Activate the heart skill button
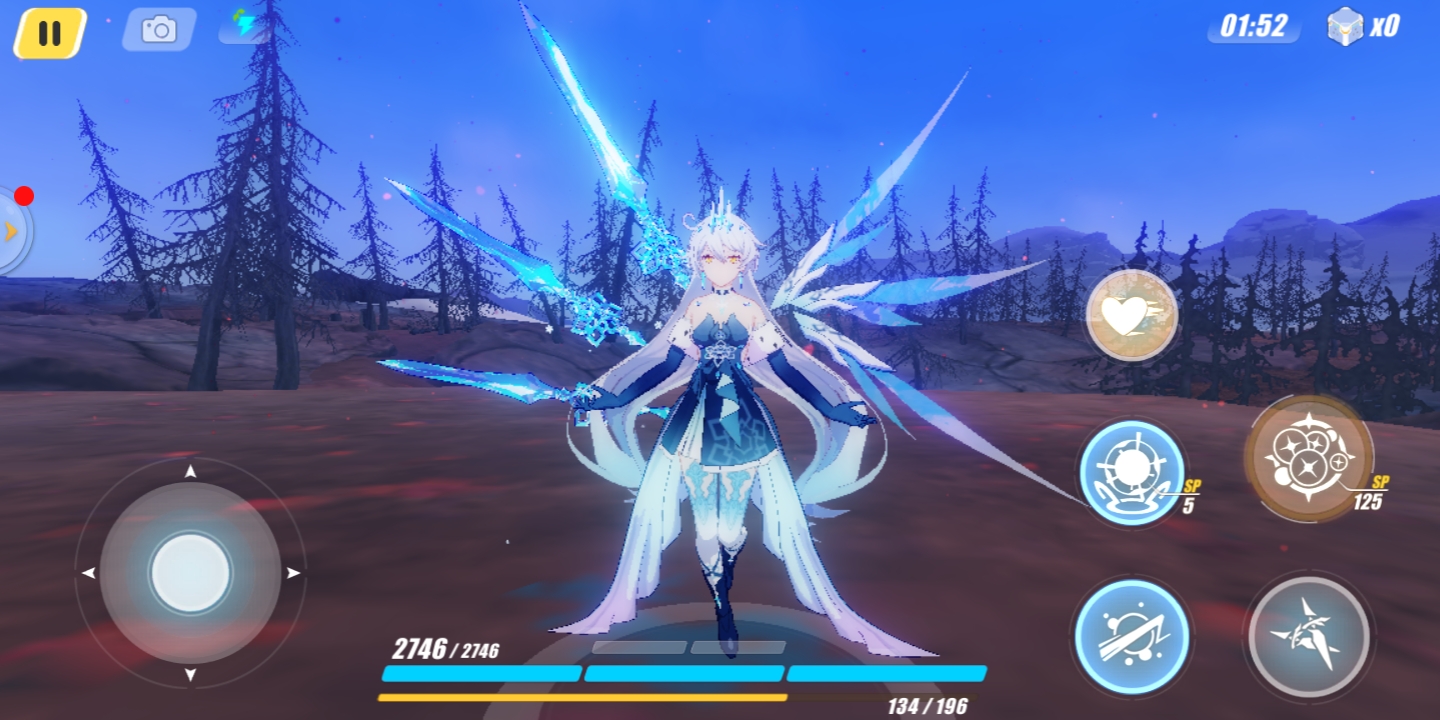This screenshot has width=1440, height=720. tap(1131, 315)
